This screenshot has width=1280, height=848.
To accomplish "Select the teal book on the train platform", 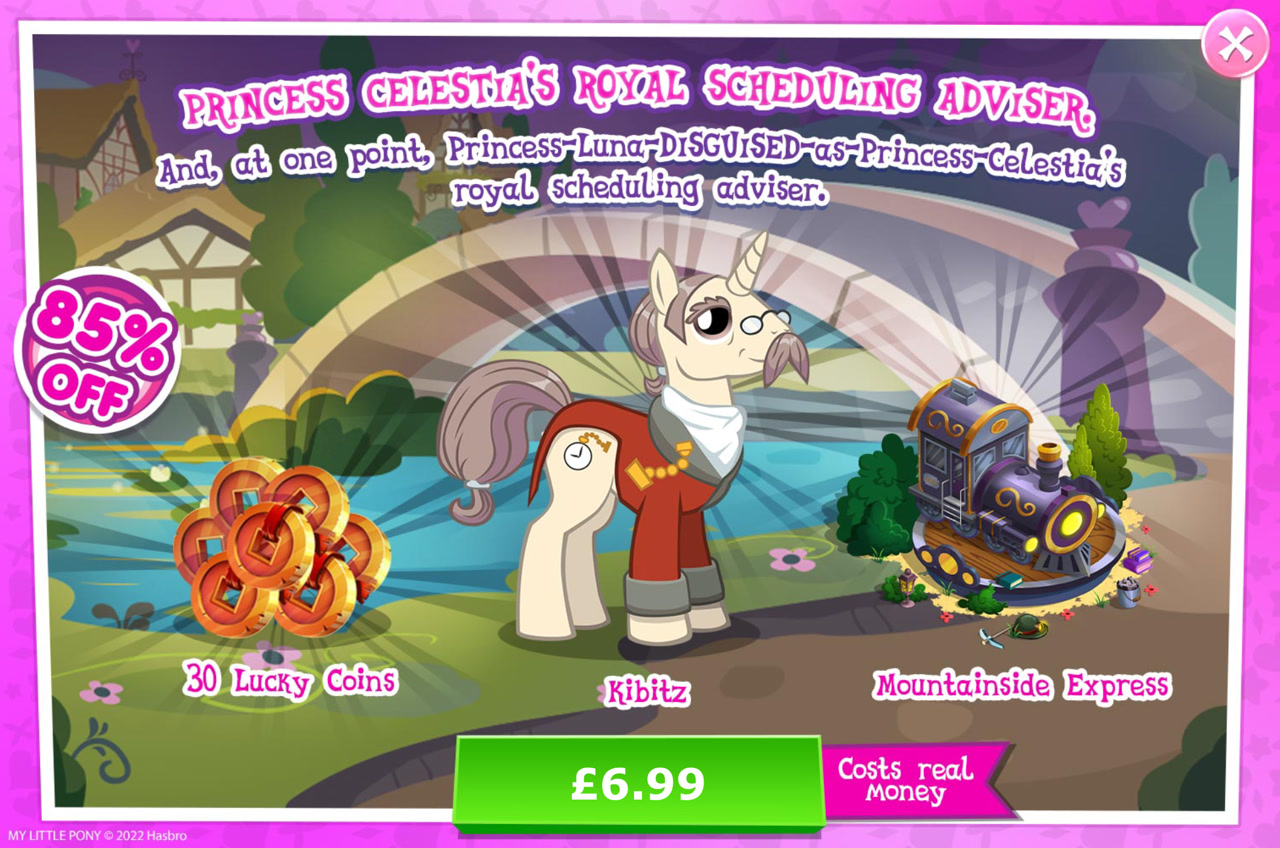I will coord(1009,578).
